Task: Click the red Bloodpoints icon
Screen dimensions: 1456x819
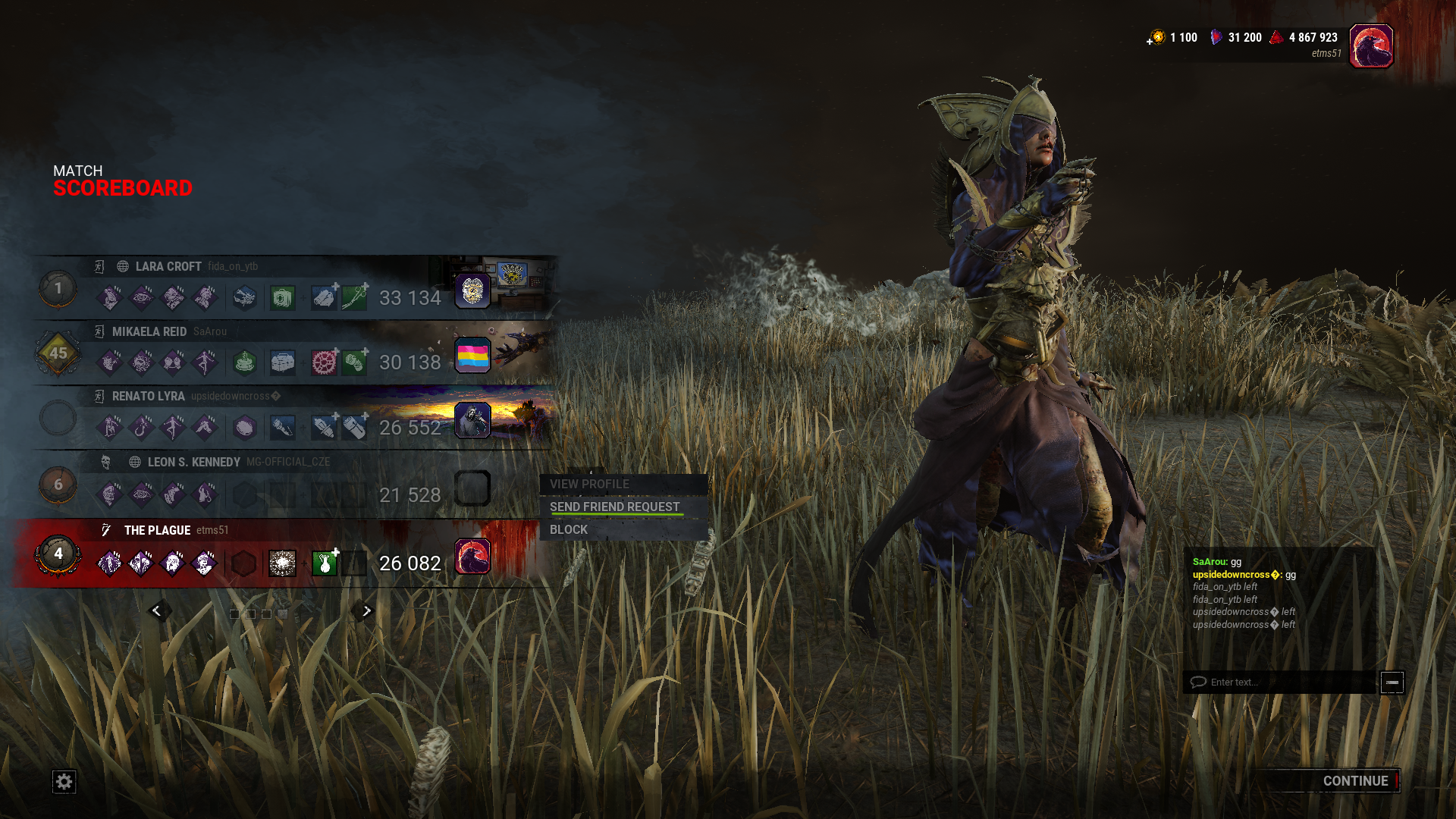Action: (x=1276, y=36)
